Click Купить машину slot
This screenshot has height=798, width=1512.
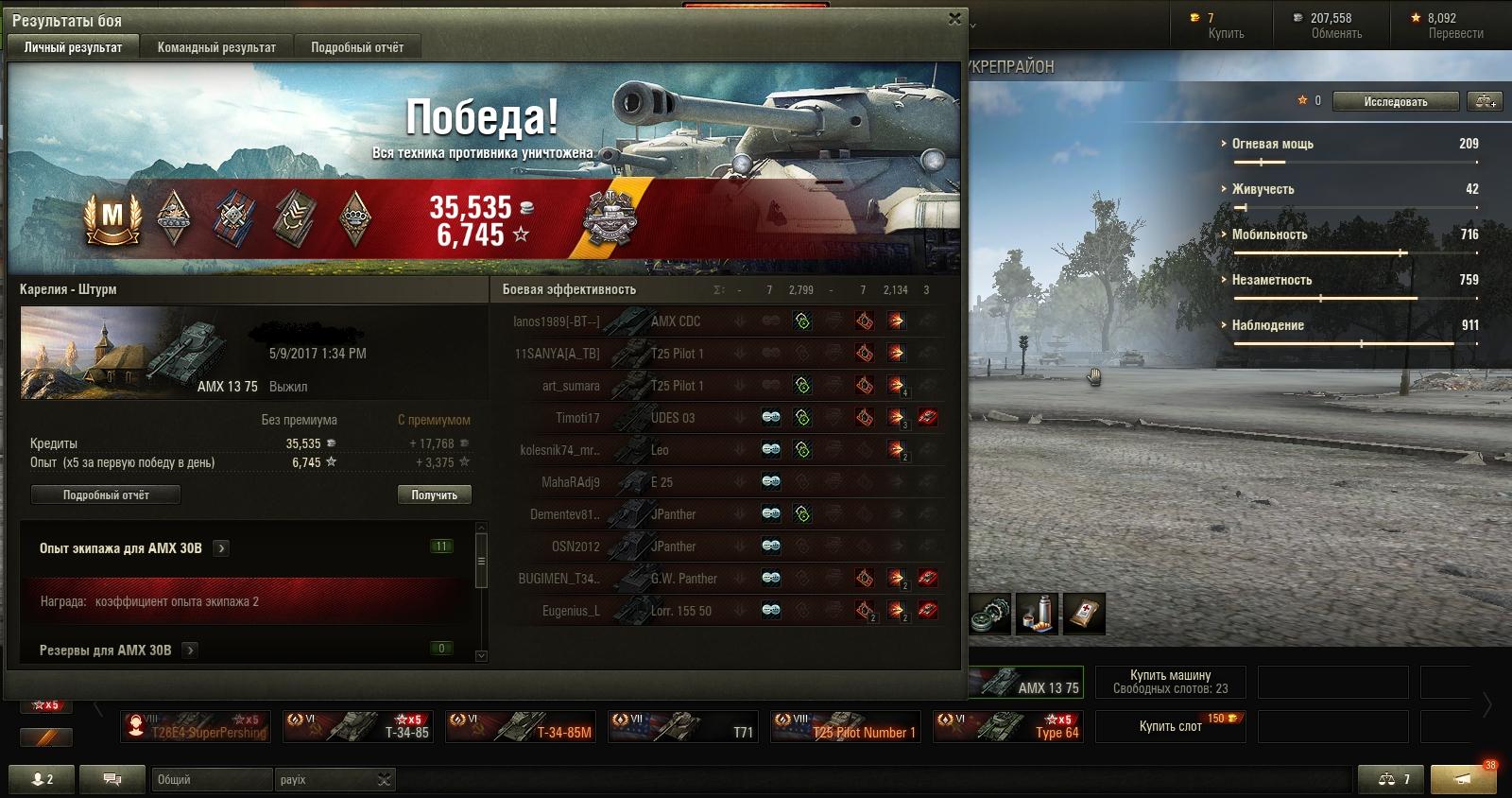point(1170,682)
